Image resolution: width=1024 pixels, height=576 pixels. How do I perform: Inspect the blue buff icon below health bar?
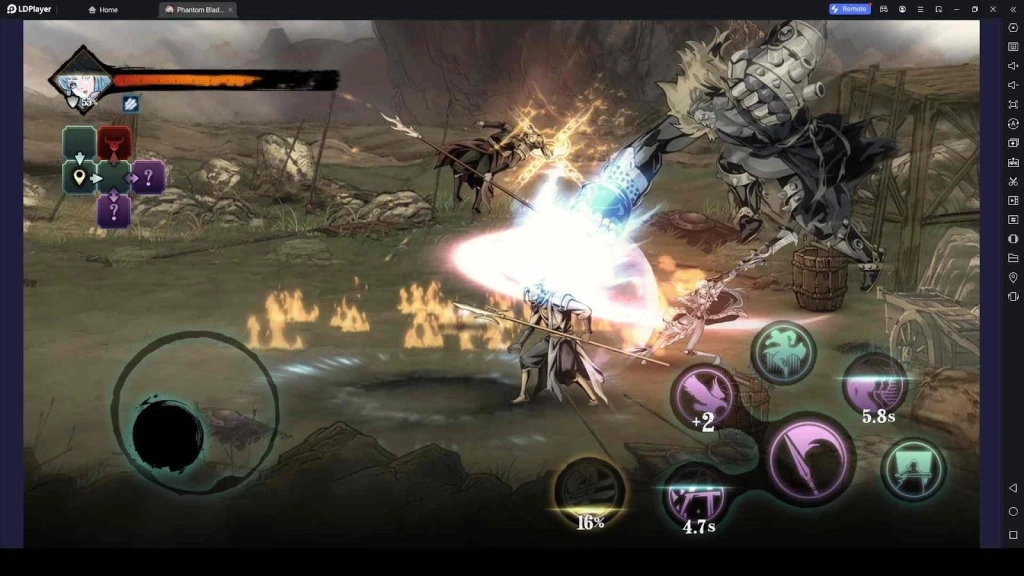[x=130, y=103]
